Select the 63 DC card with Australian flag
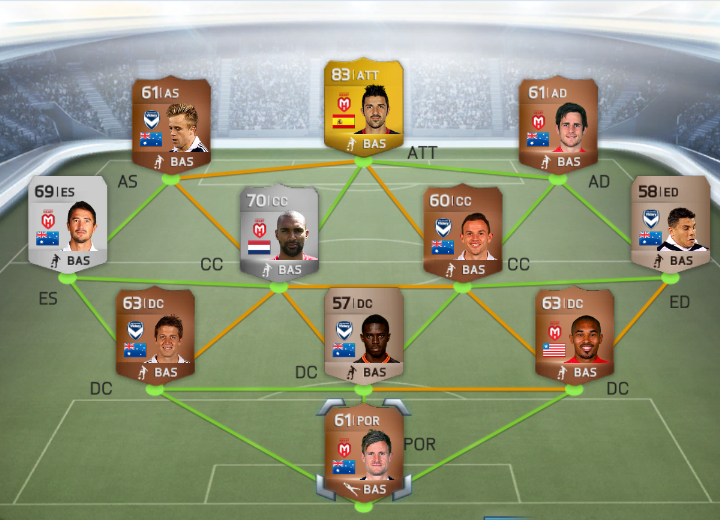 pos(154,335)
